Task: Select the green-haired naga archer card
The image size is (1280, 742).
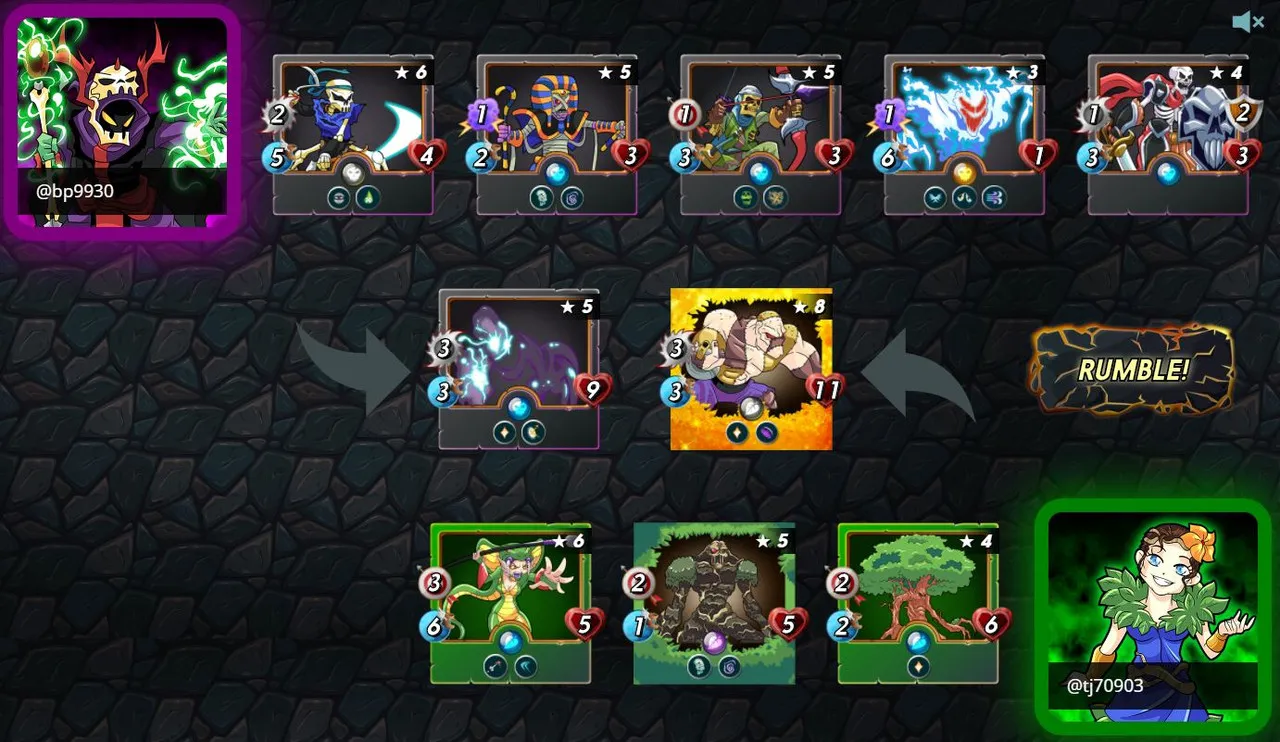Action: (511, 602)
